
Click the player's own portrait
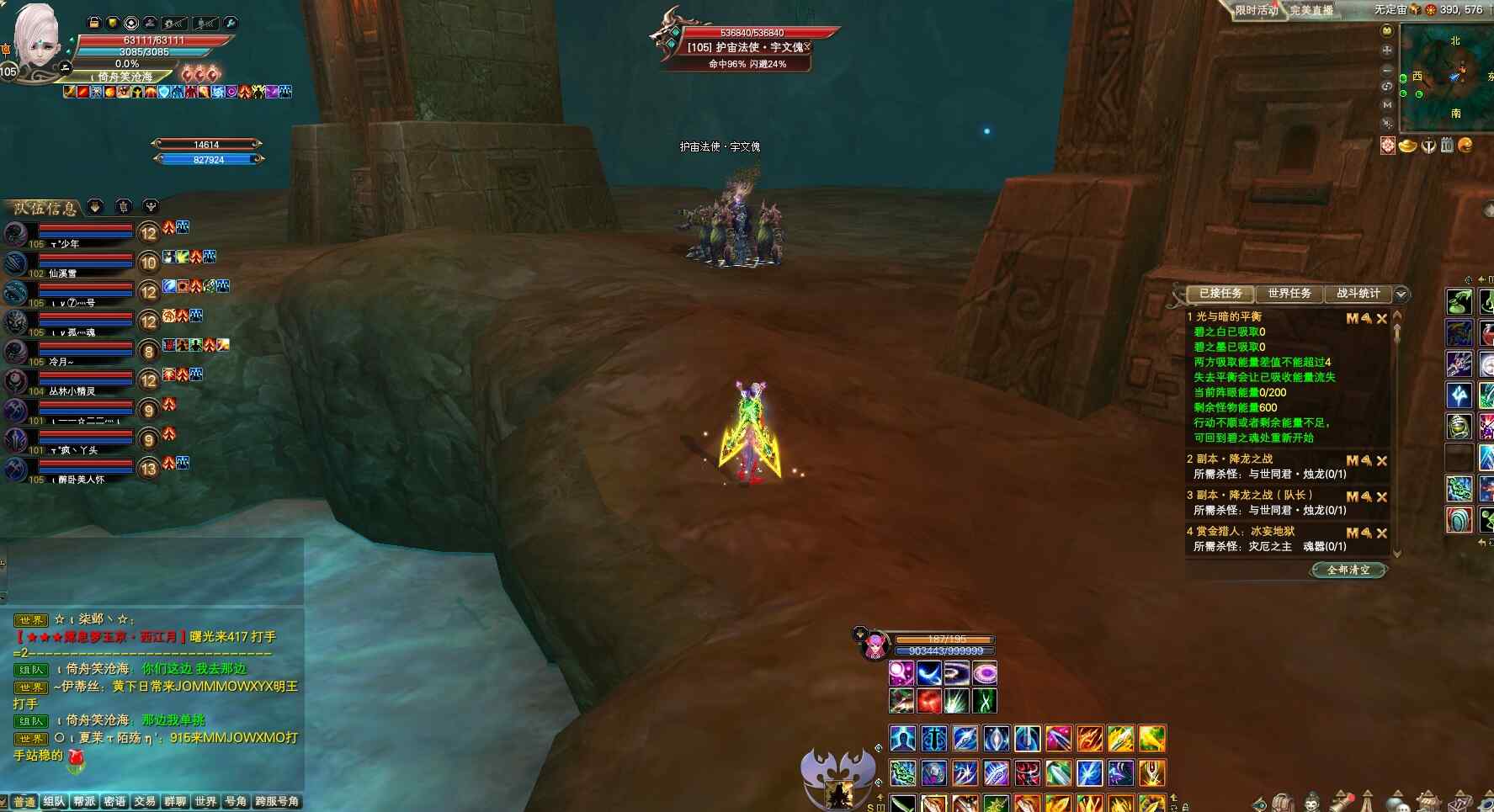pyautogui.click(x=37, y=40)
